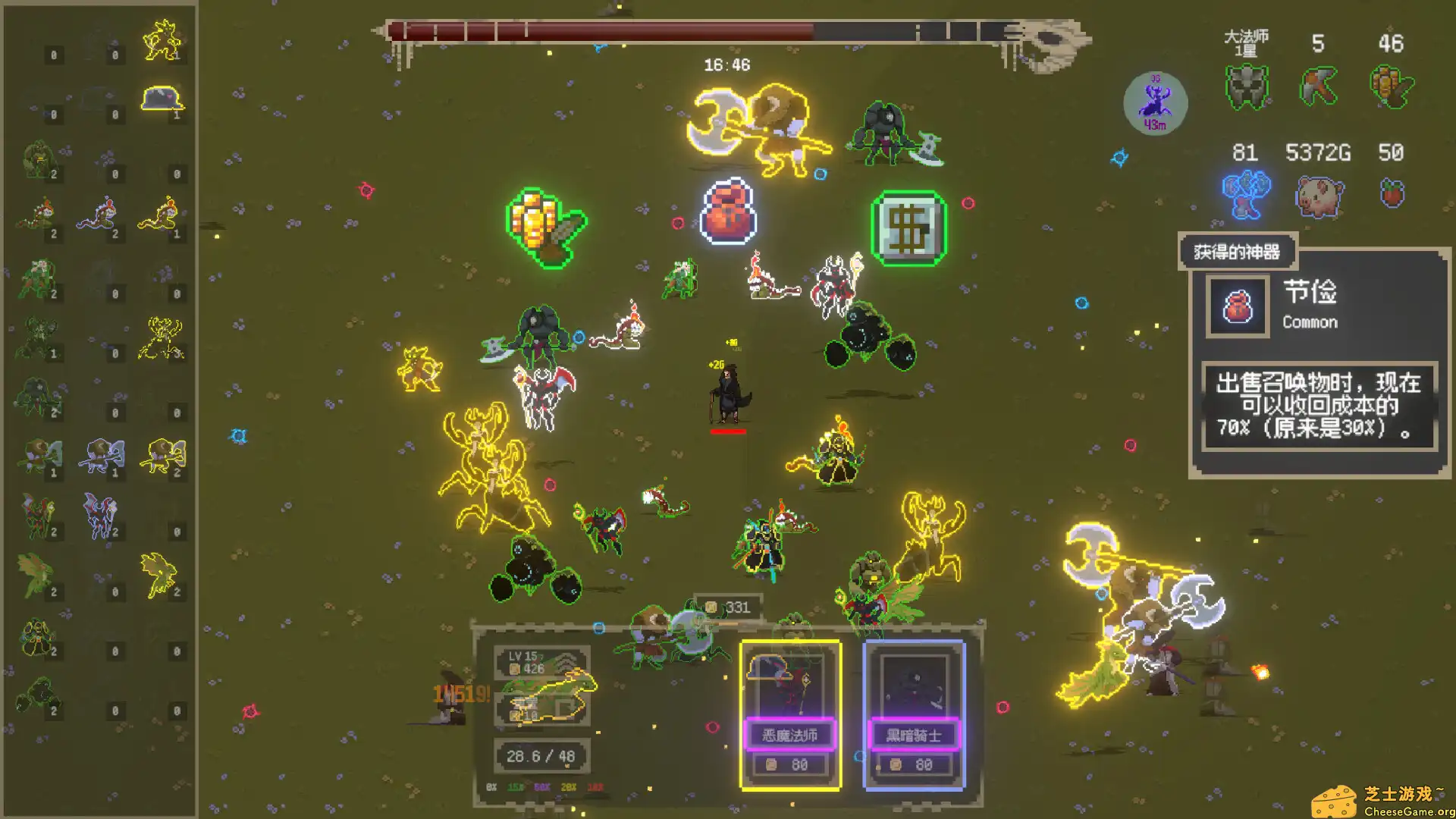Select the 节俭 artifact icon in panel
This screenshot has width=1456, height=819.
(1238, 307)
